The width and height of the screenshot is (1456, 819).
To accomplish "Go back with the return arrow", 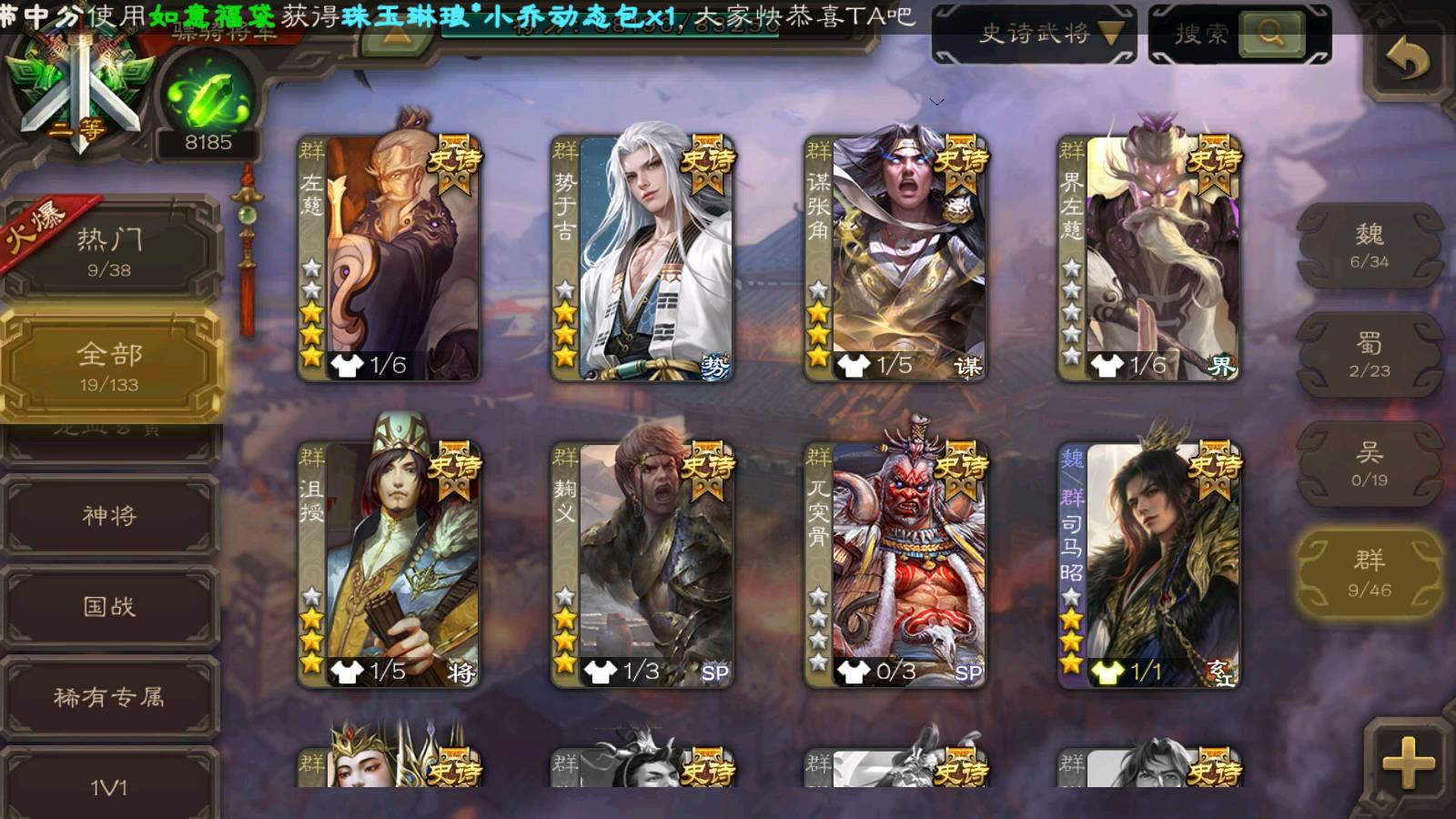I will tap(1407, 61).
